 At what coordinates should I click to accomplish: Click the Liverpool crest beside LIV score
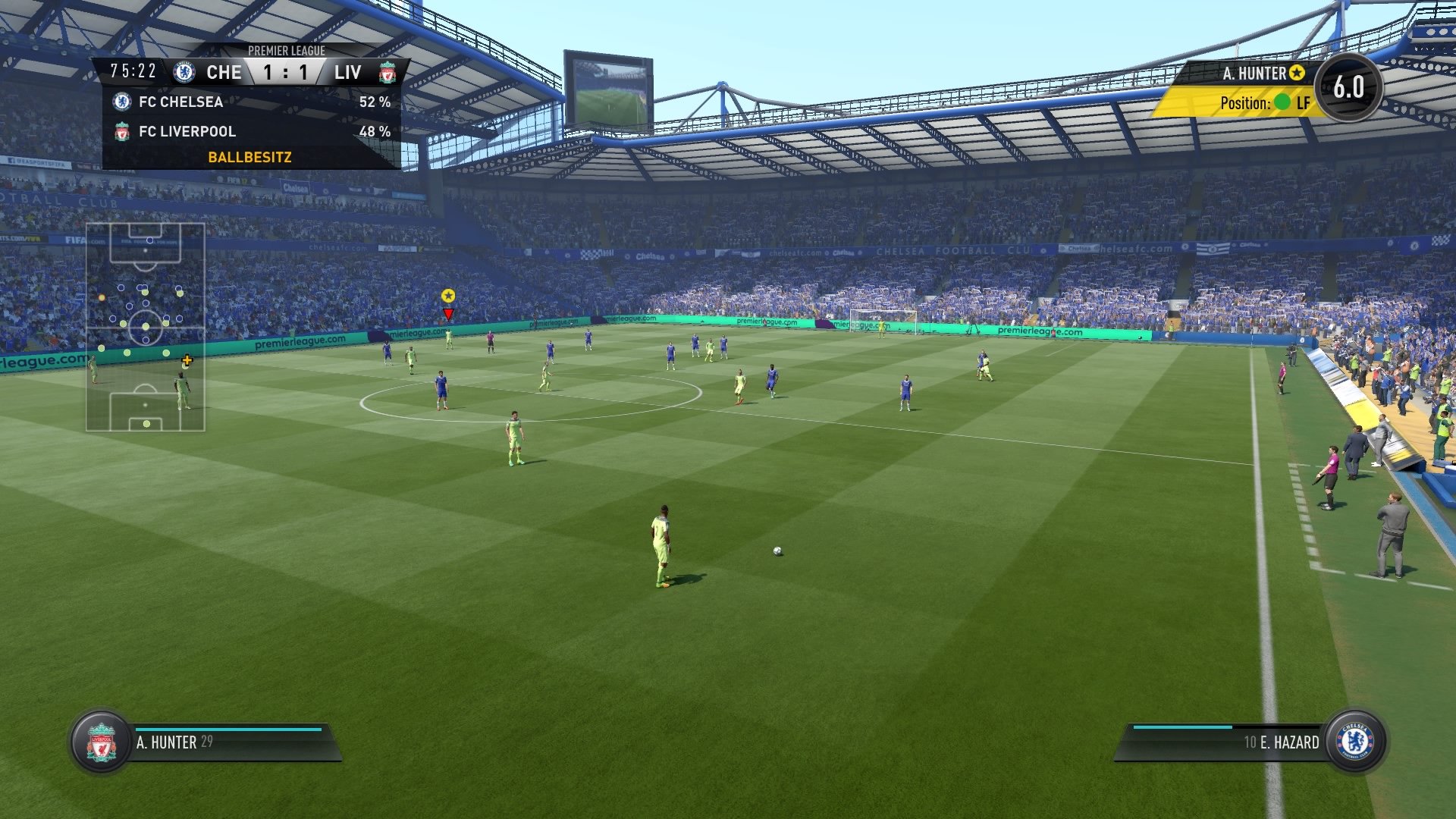click(387, 72)
